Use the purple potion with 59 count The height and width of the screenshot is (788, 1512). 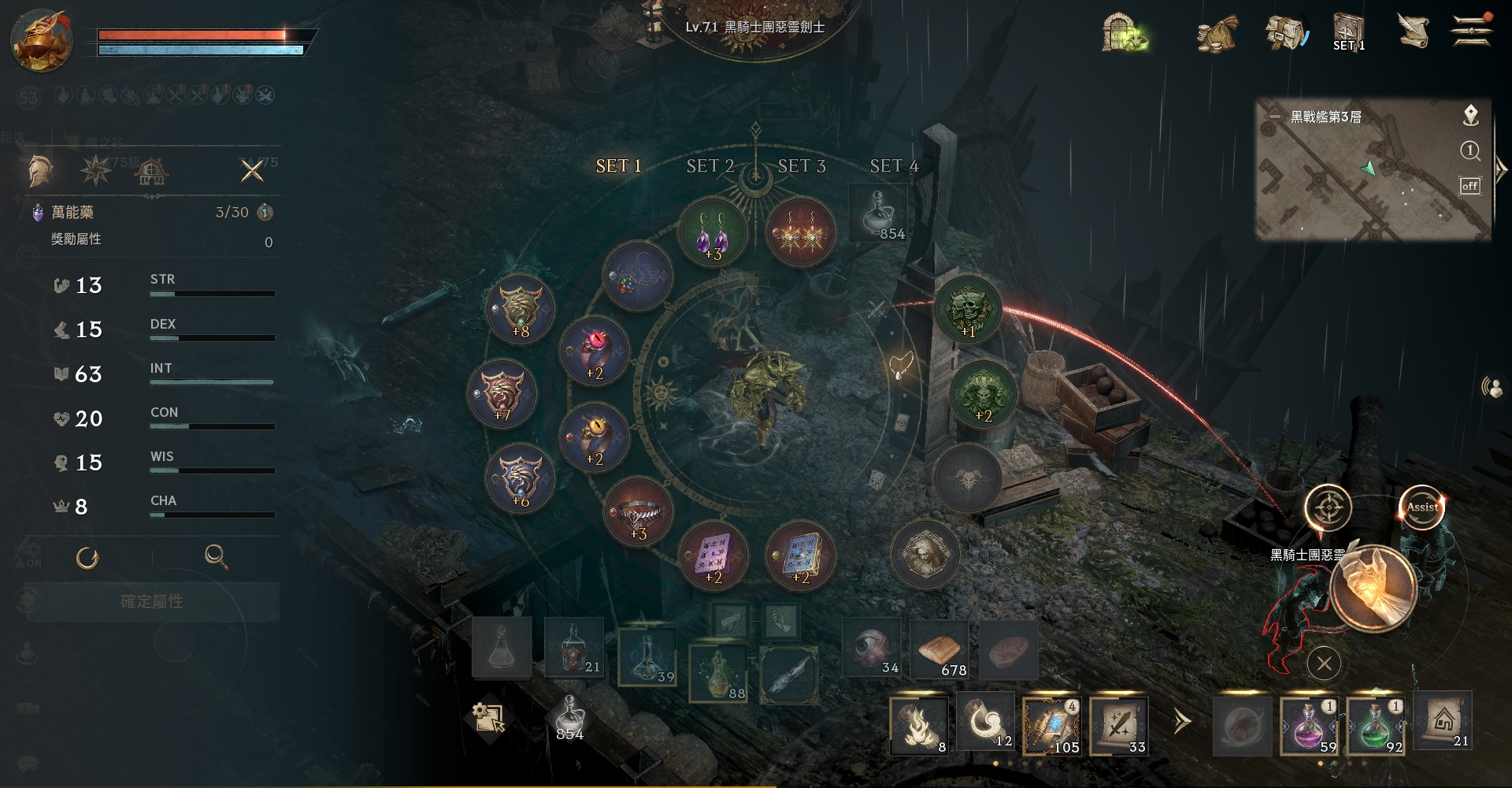point(1309,726)
